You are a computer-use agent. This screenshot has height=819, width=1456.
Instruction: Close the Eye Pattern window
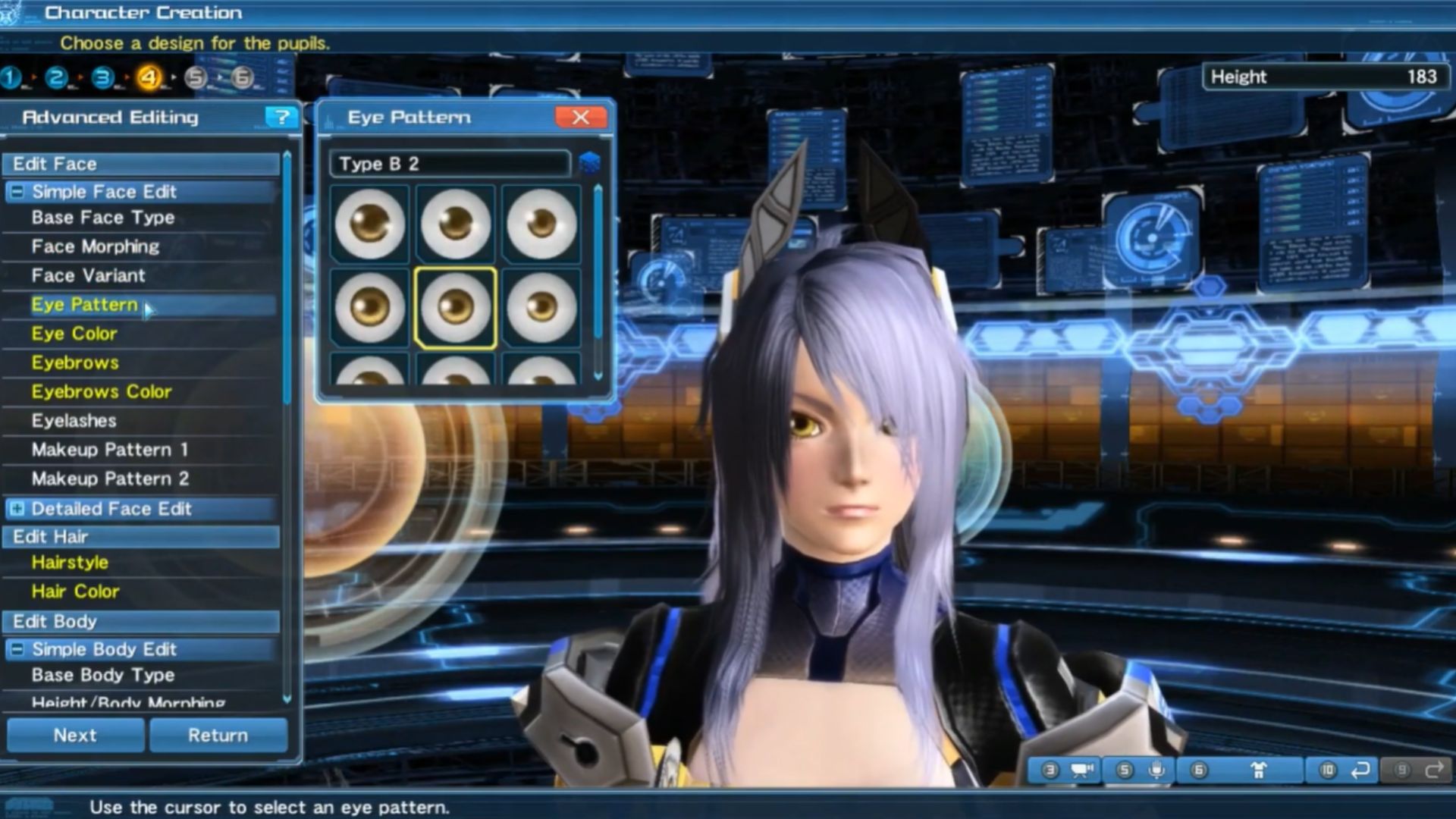(x=580, y=118)
